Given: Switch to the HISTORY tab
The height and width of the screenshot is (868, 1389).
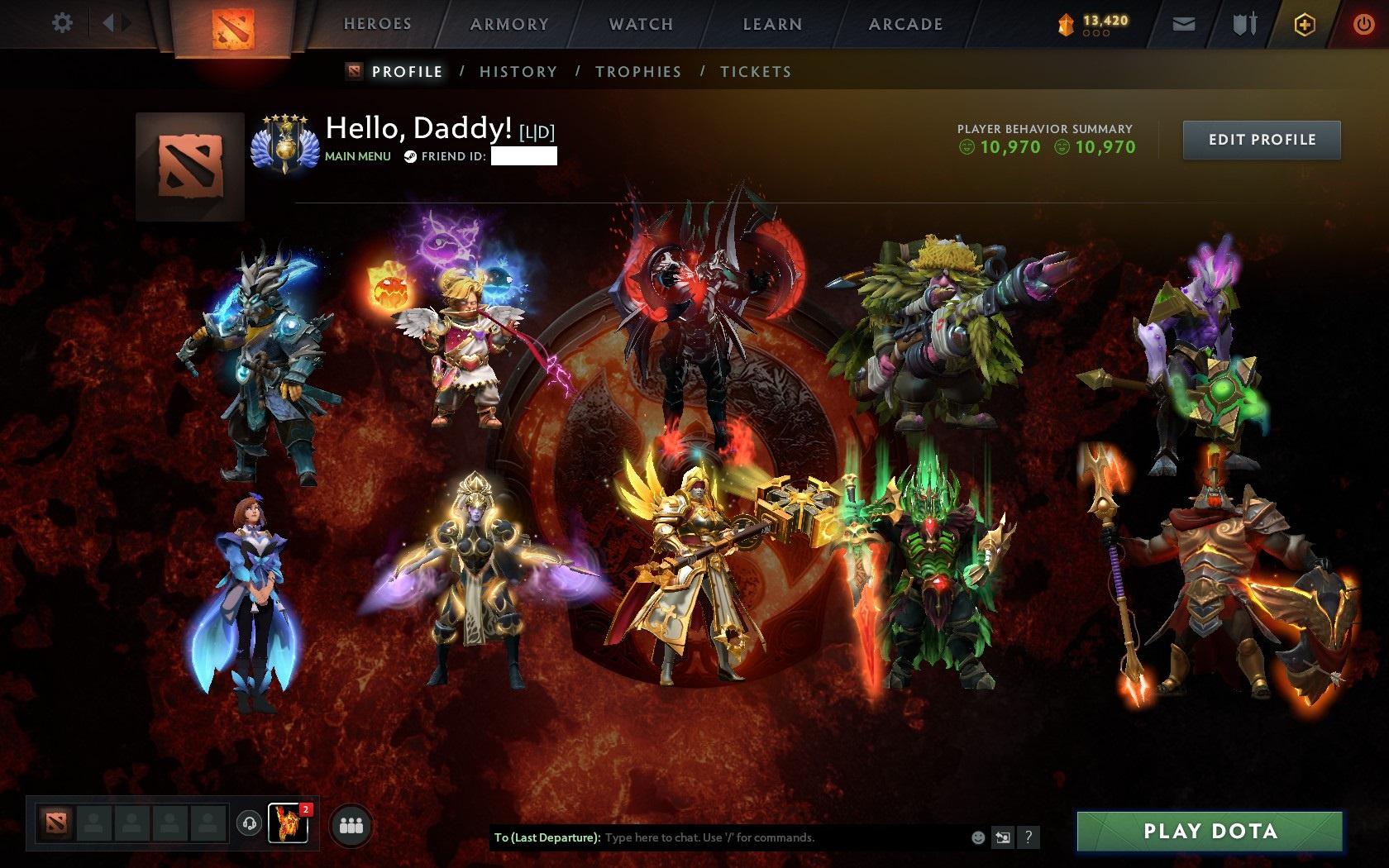Looking at the screenshot, I should 518,72.
